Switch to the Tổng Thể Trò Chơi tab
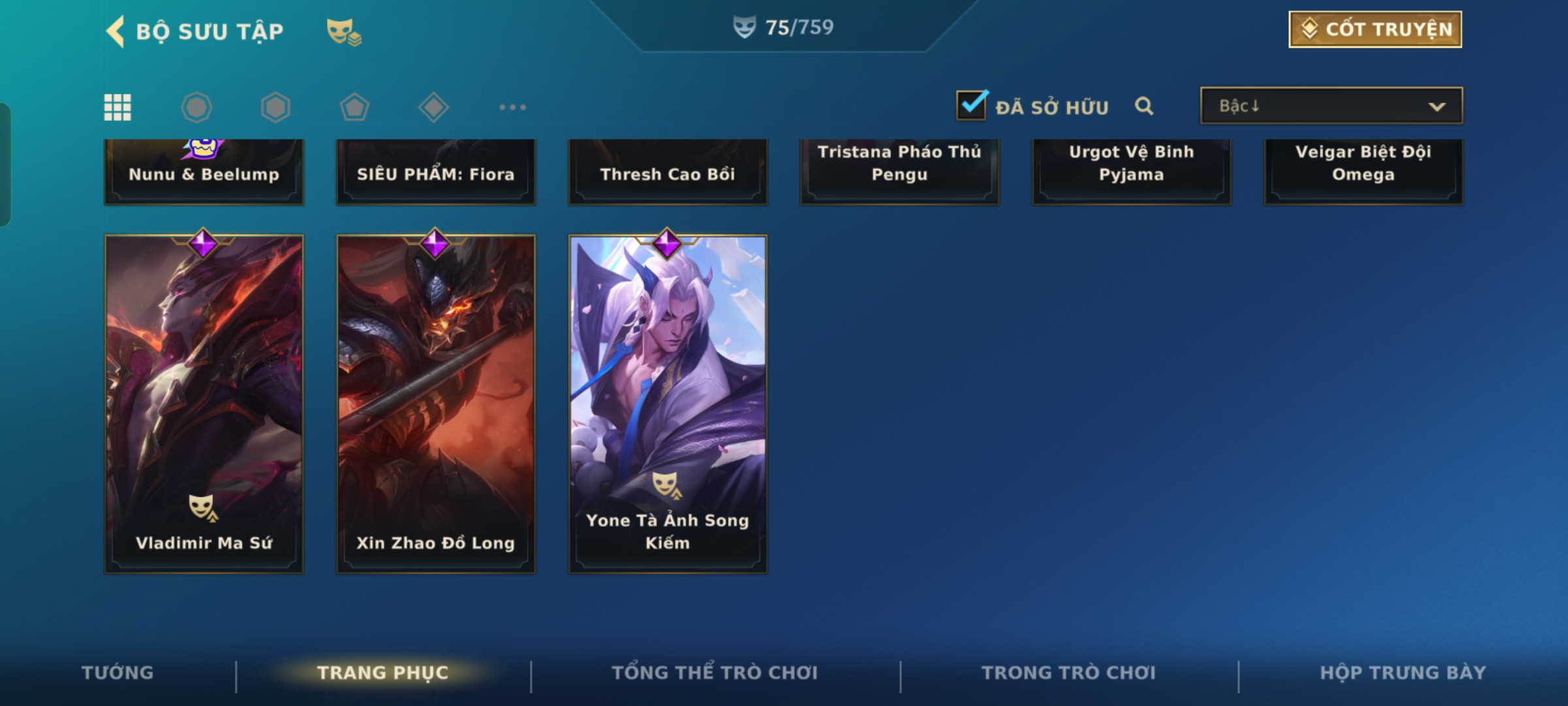This screenshot has width=1568, height=706. click(x=715, y=673)
